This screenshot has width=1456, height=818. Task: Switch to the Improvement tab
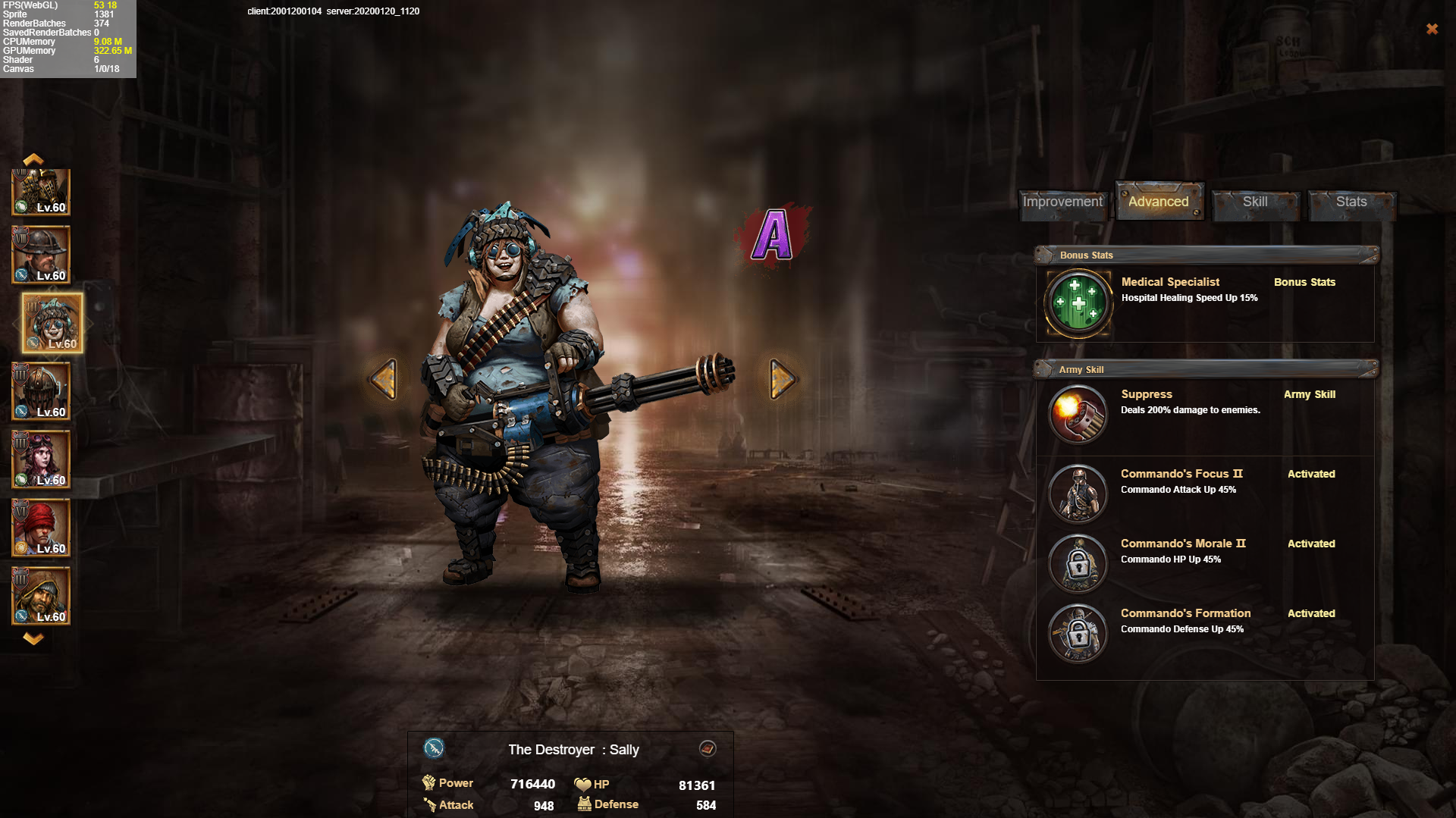point(1062,202)
